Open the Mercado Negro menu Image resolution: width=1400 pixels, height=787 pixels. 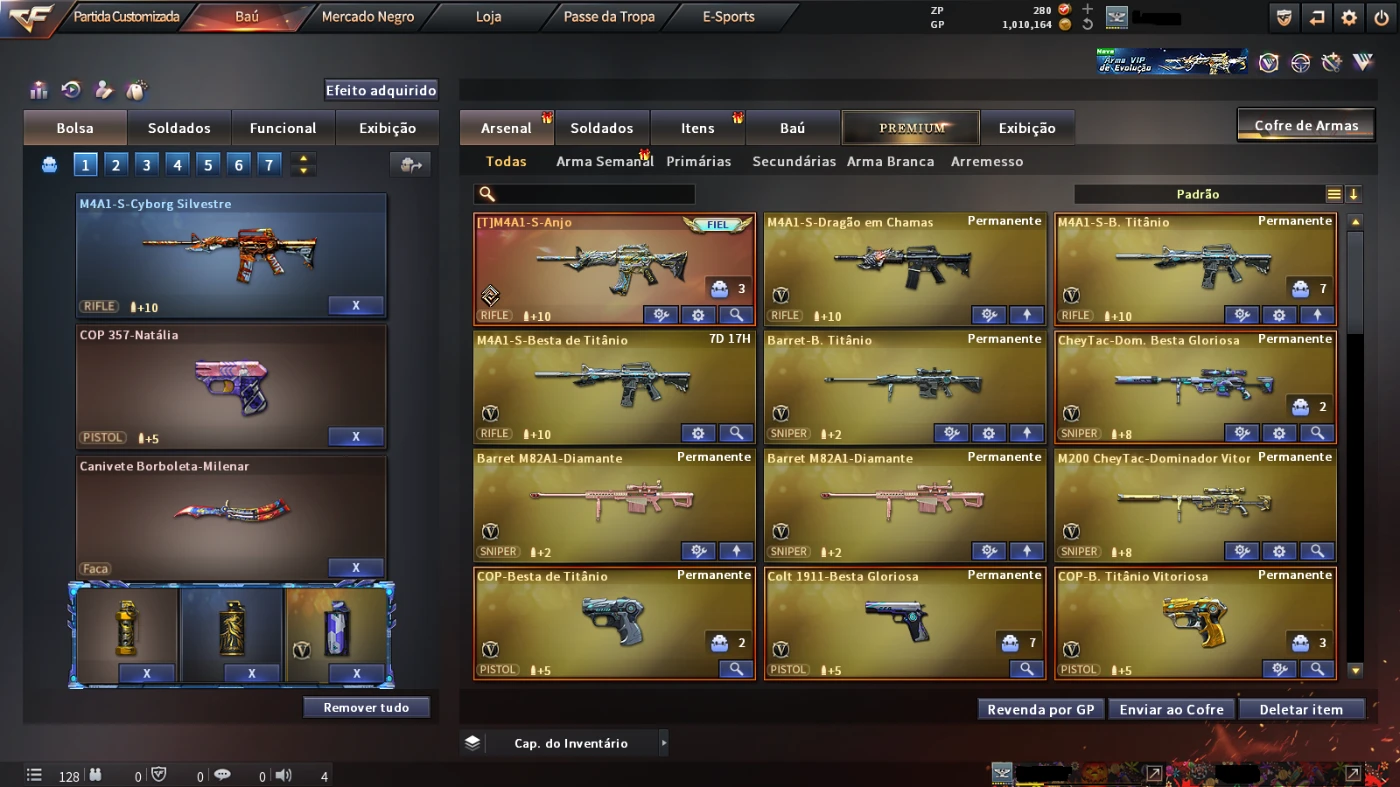(367, 17)
